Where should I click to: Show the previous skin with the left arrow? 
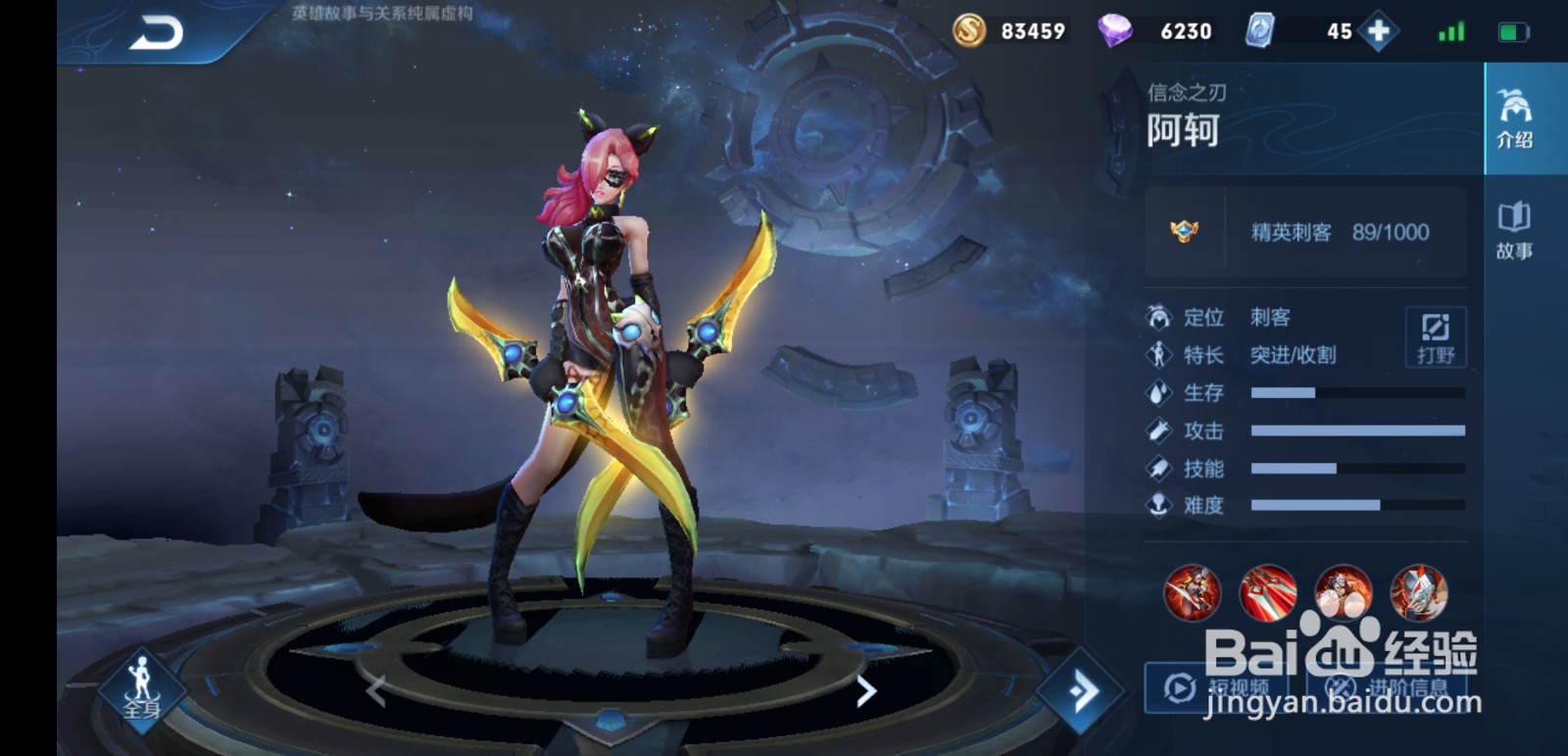point(375,691)
